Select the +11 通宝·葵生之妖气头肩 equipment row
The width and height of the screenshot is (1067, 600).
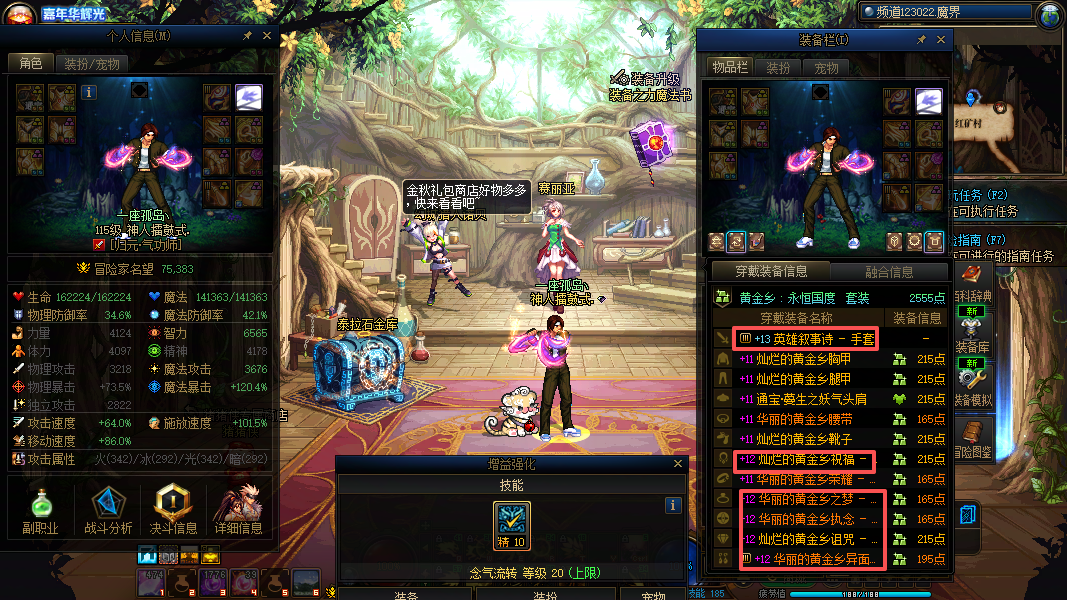coord(806,399)
